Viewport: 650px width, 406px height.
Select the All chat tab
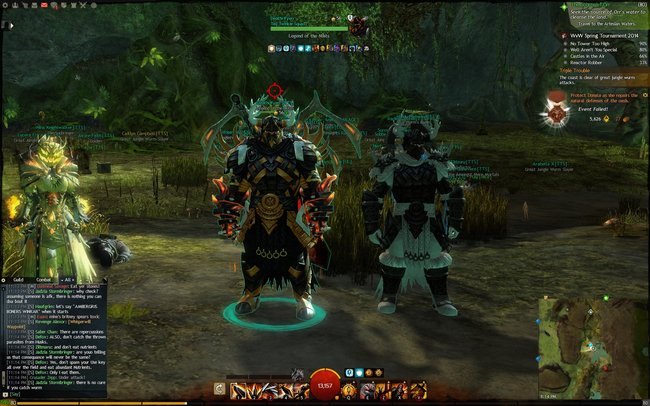point(68,279)
